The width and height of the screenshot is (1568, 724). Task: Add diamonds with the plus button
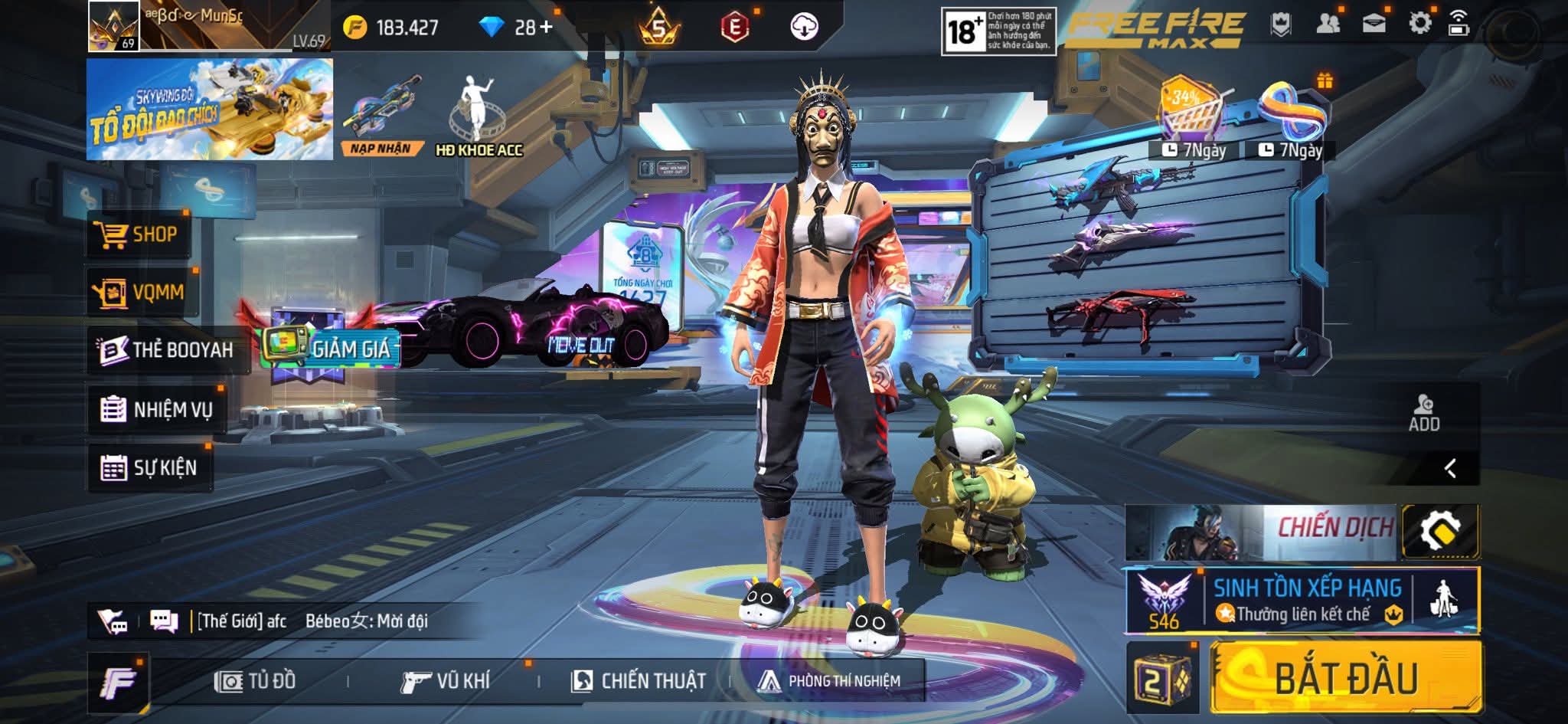545,28
